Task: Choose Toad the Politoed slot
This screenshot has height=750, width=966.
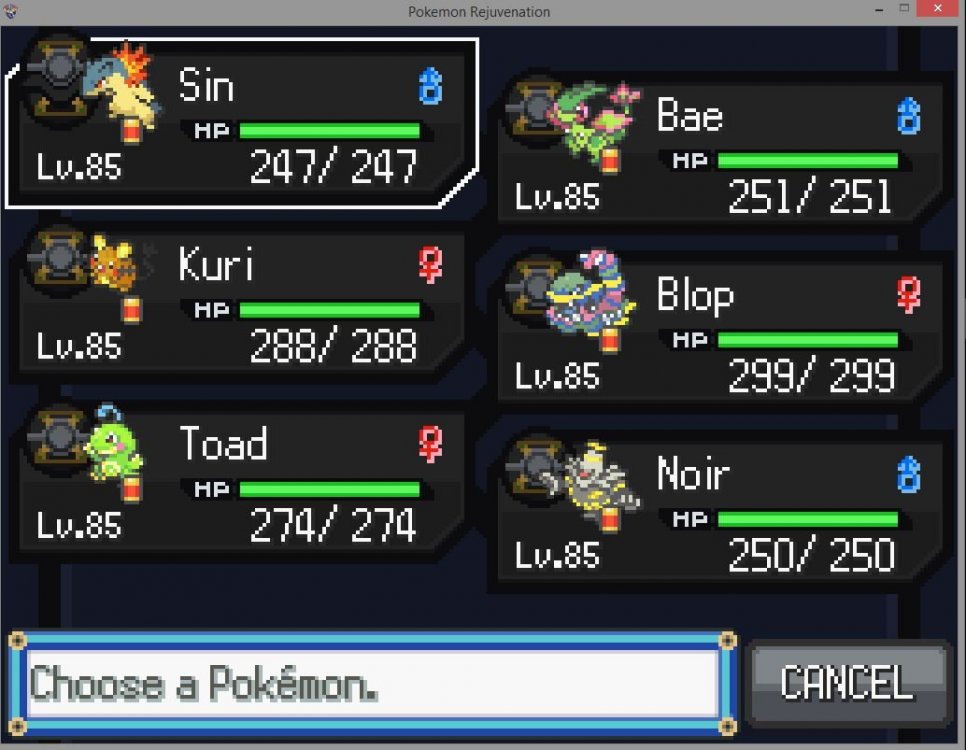Action: [240, 482]
